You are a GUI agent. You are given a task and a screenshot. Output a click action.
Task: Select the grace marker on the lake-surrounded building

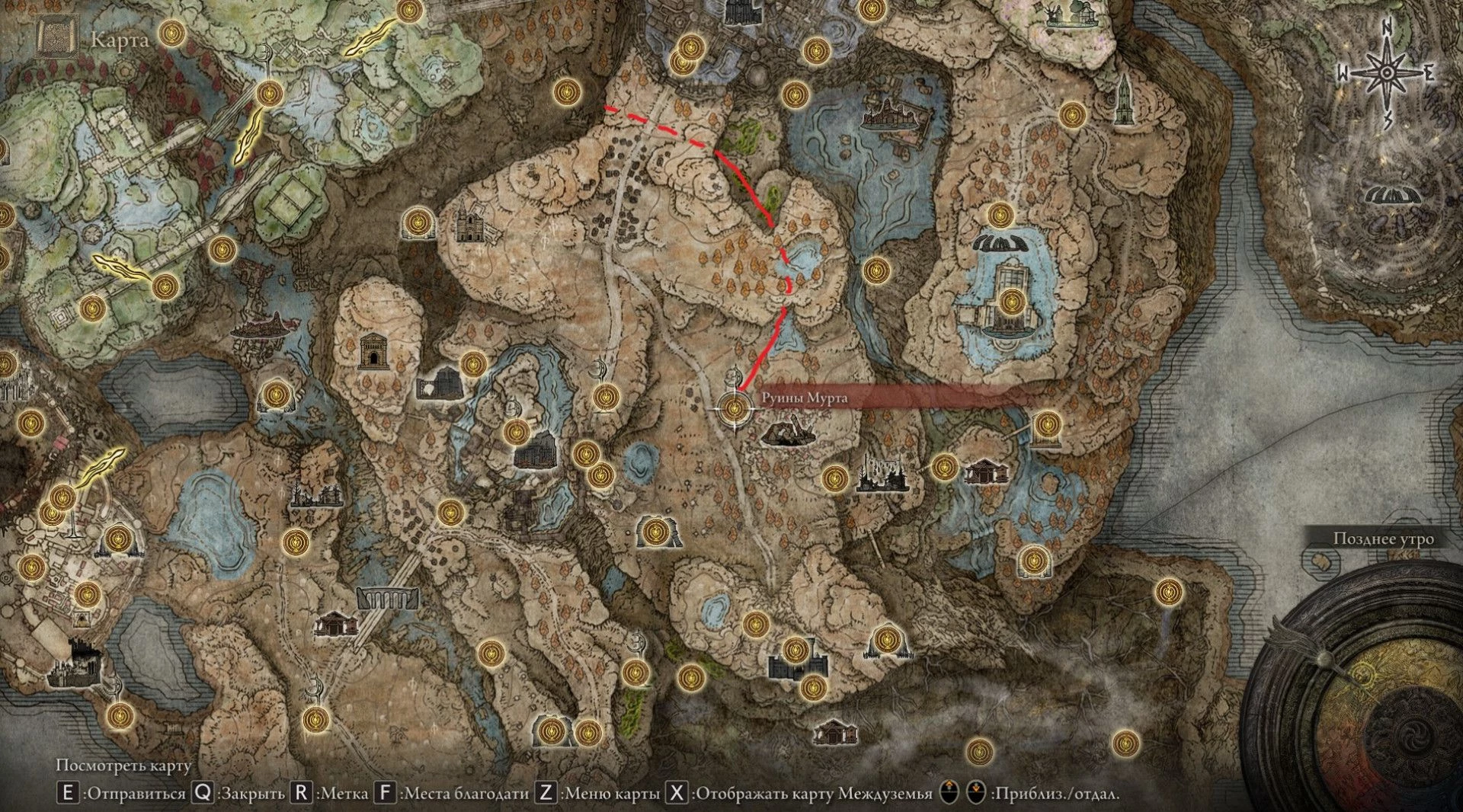coord(1011,302)
